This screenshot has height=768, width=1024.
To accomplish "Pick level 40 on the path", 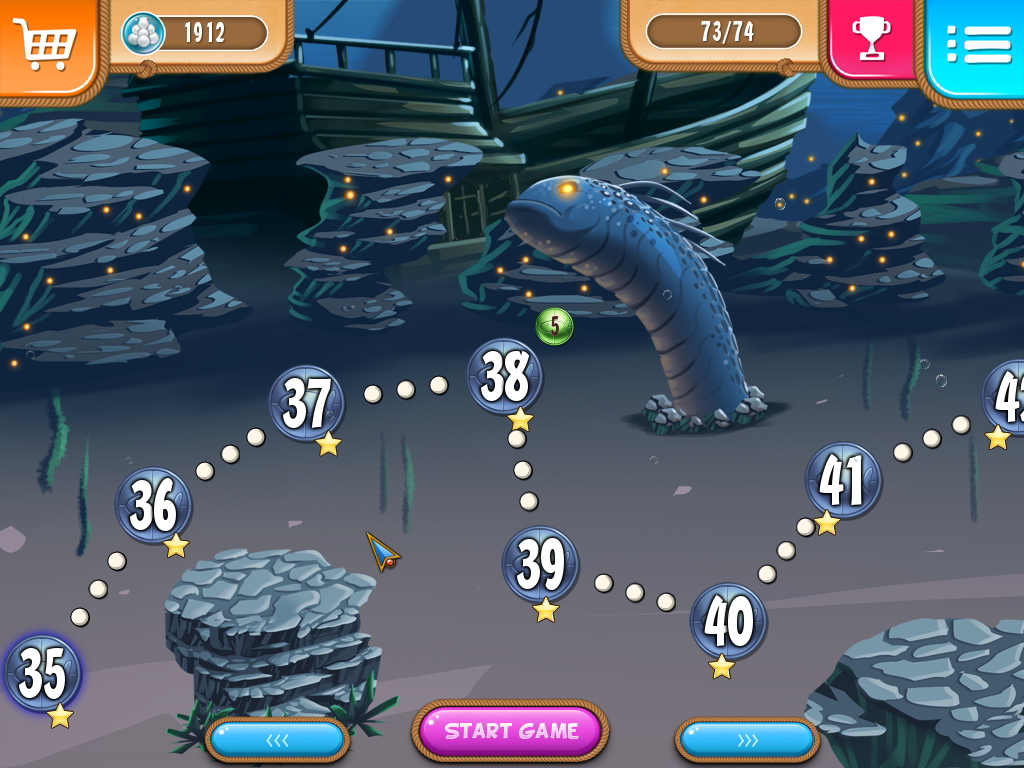I will (x=728, y=622).
